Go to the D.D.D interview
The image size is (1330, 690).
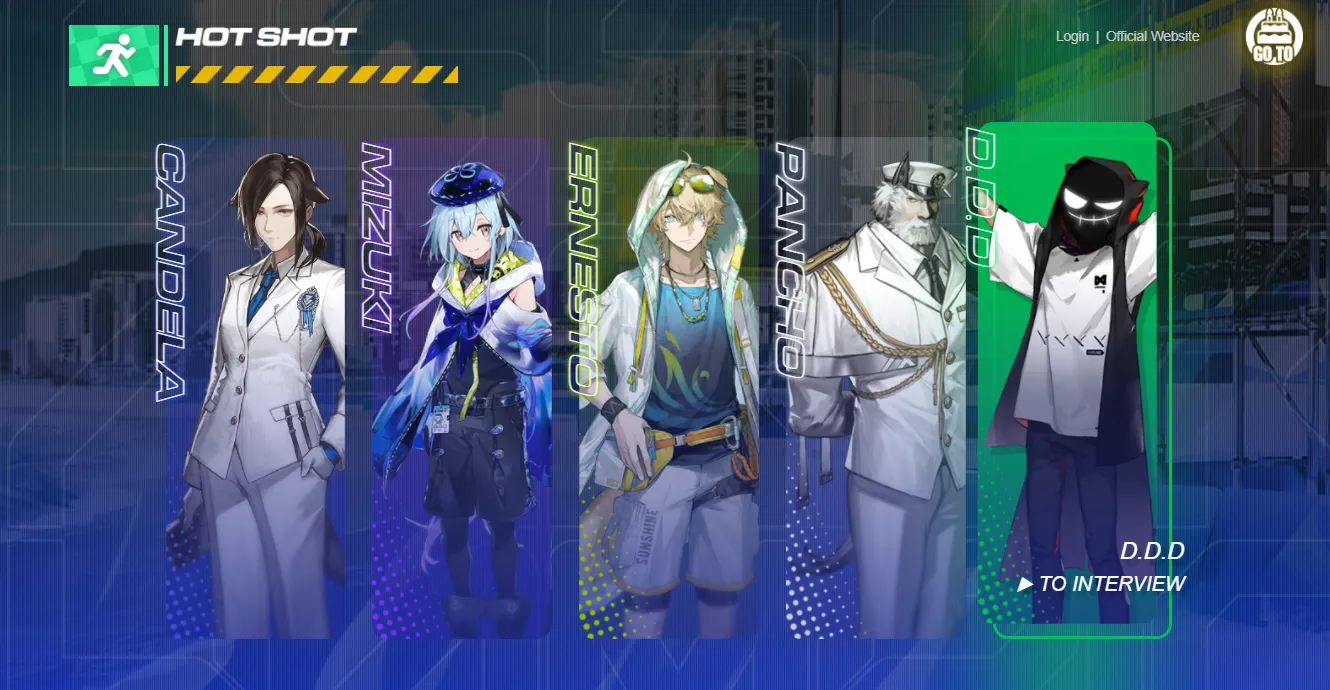1102,584
